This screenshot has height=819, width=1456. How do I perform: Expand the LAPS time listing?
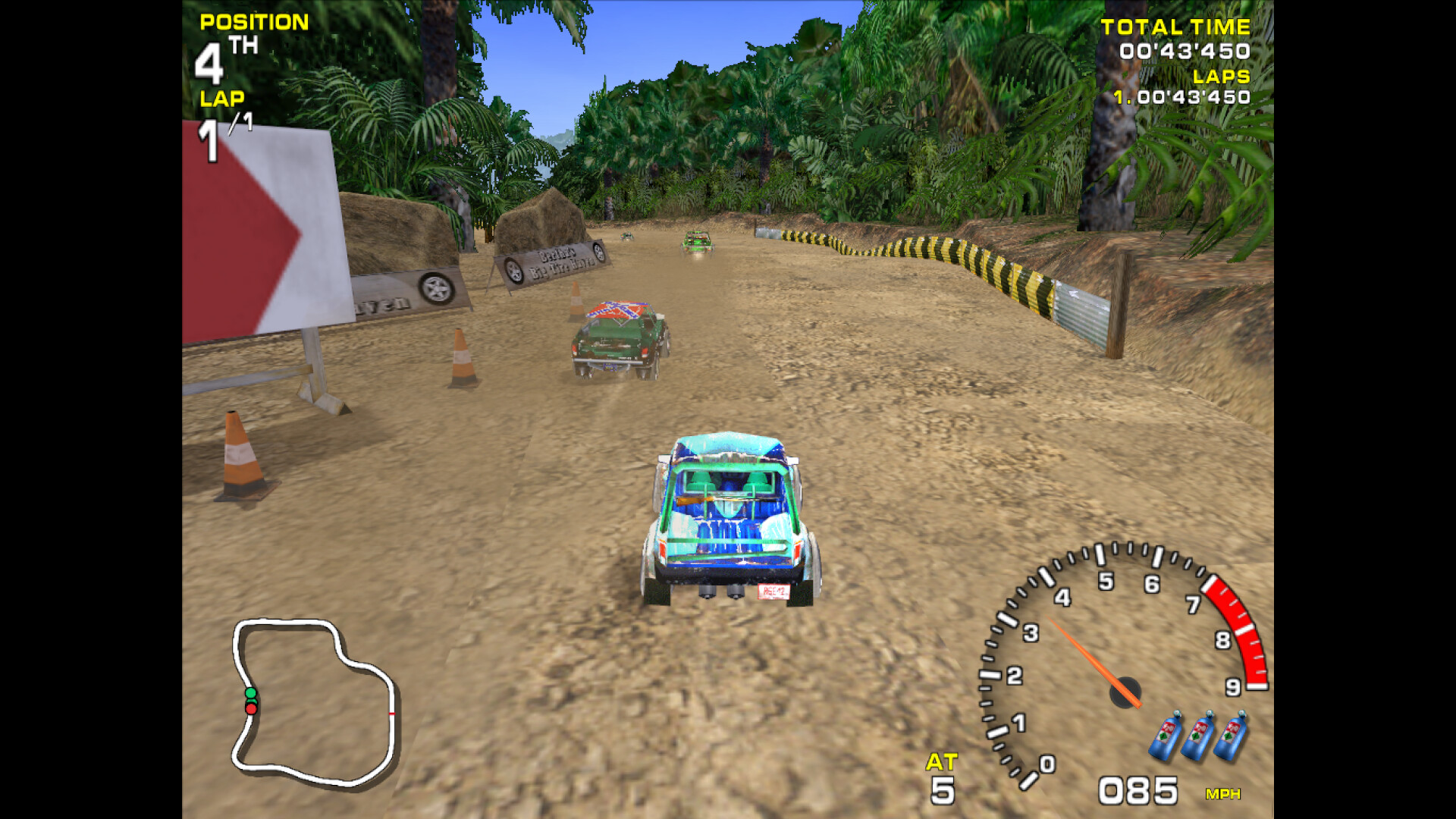1221,76
